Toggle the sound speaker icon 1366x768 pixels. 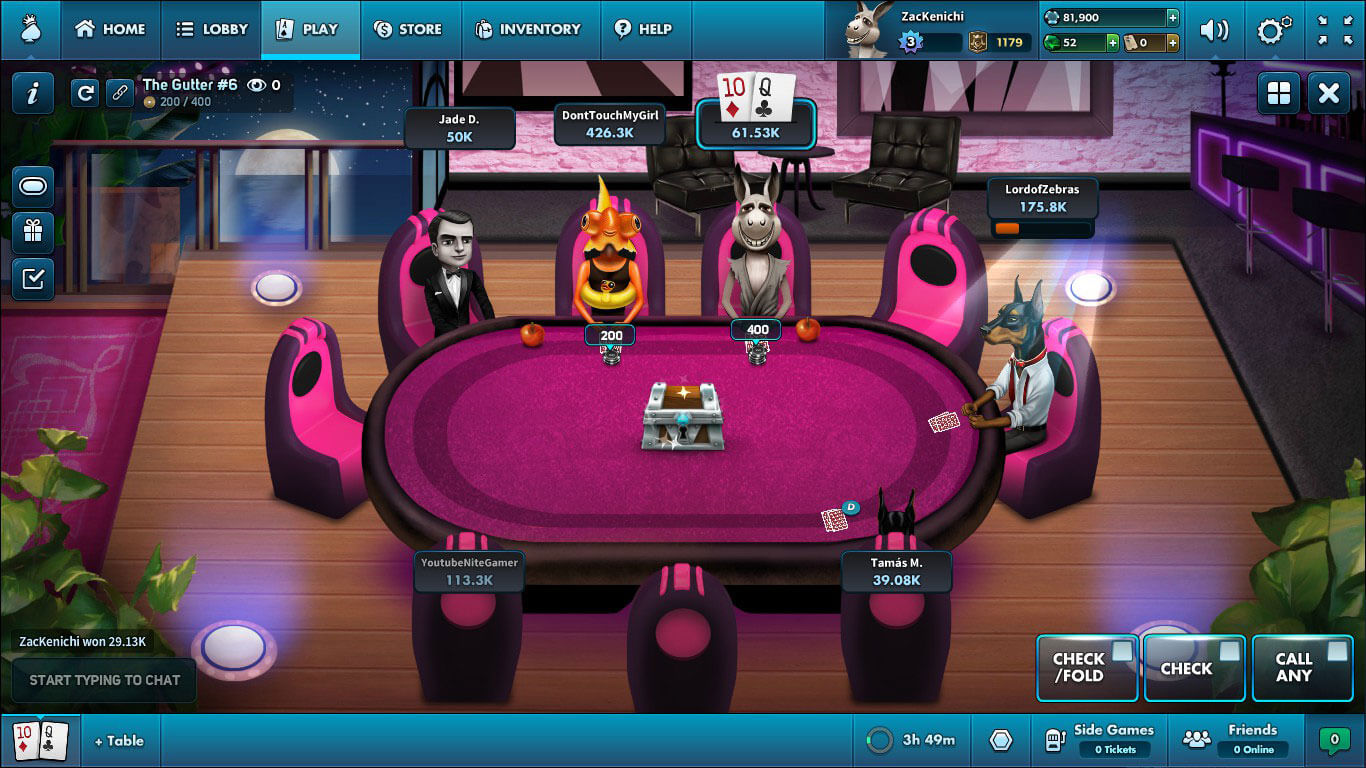(x=1214, y=30)
